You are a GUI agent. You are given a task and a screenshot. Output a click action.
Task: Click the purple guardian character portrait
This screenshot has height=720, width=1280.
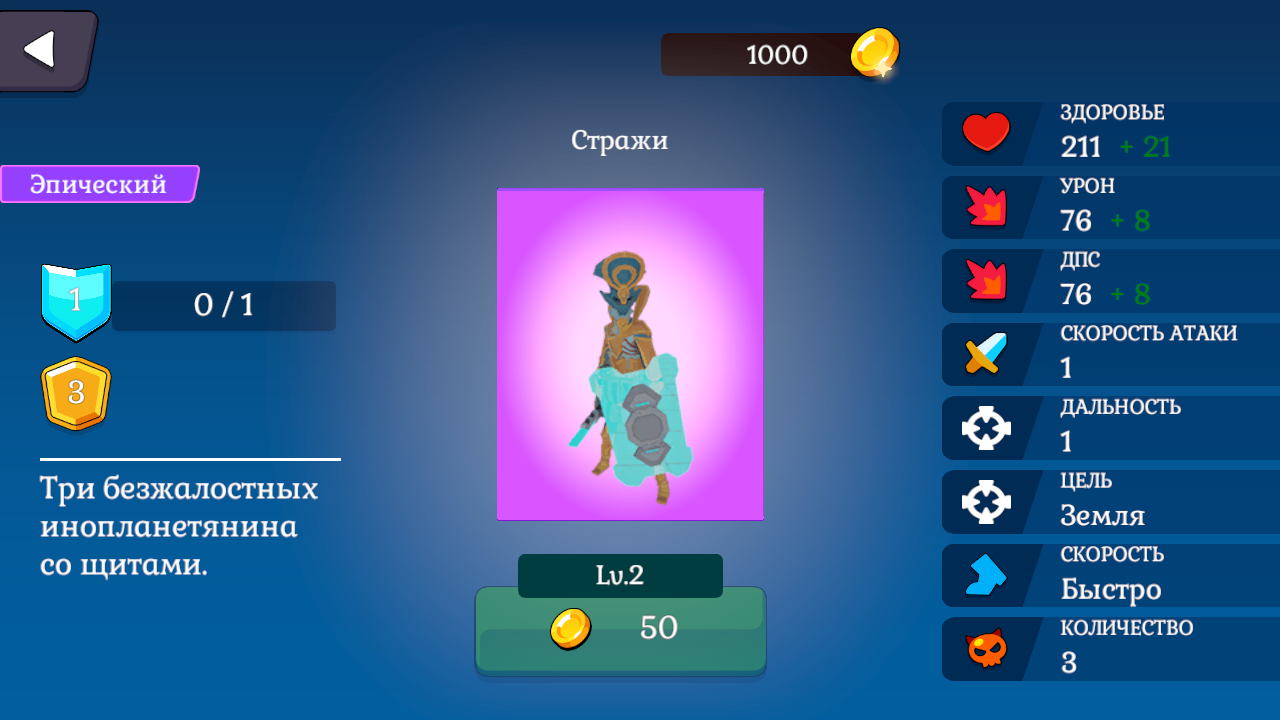pyautogui.click(x=630, y=353)
